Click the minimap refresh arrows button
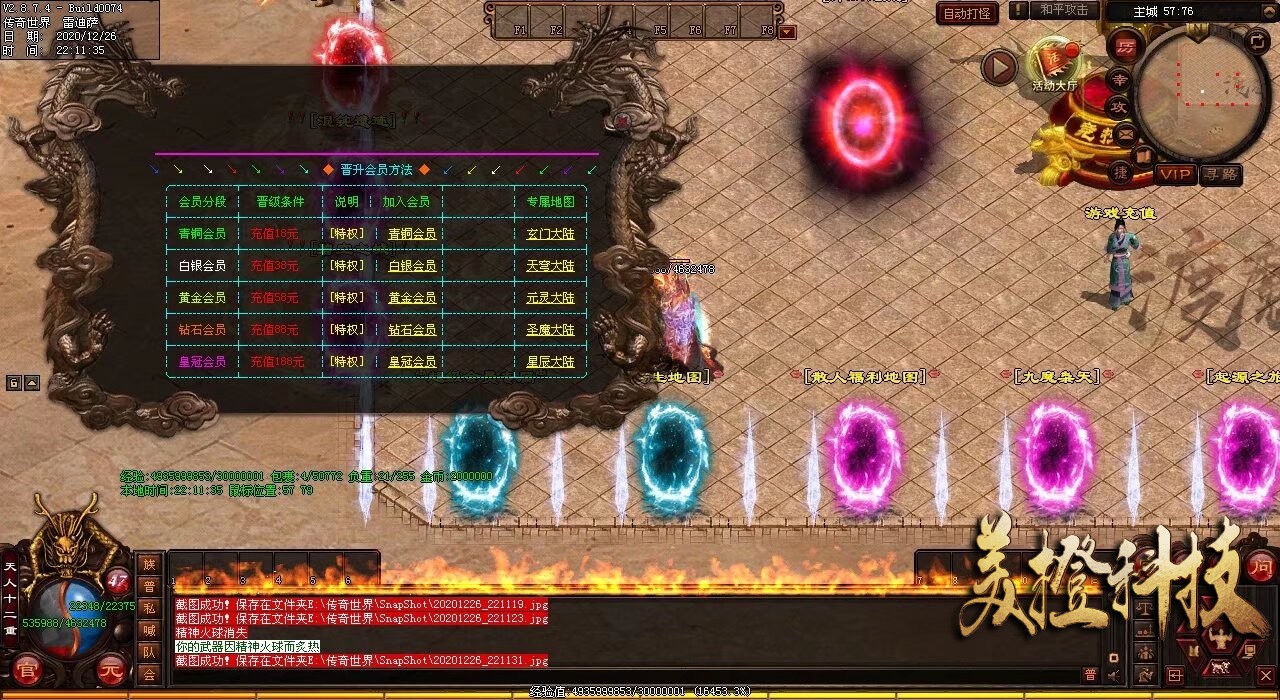Image resolution: width=1280 pixels, height=700 pixels. (x=1258, y=41)
